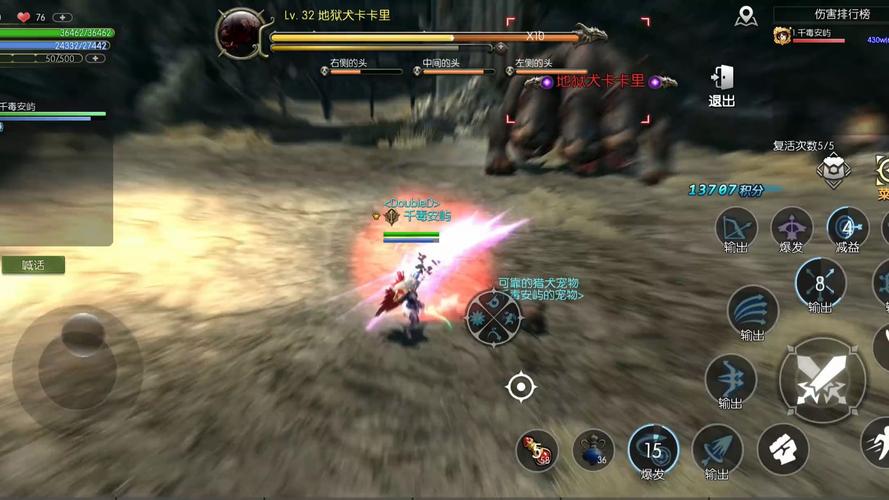Click the plus button beside the heart counter
Viewport: 889px width, 500px height.
[62, 17]
